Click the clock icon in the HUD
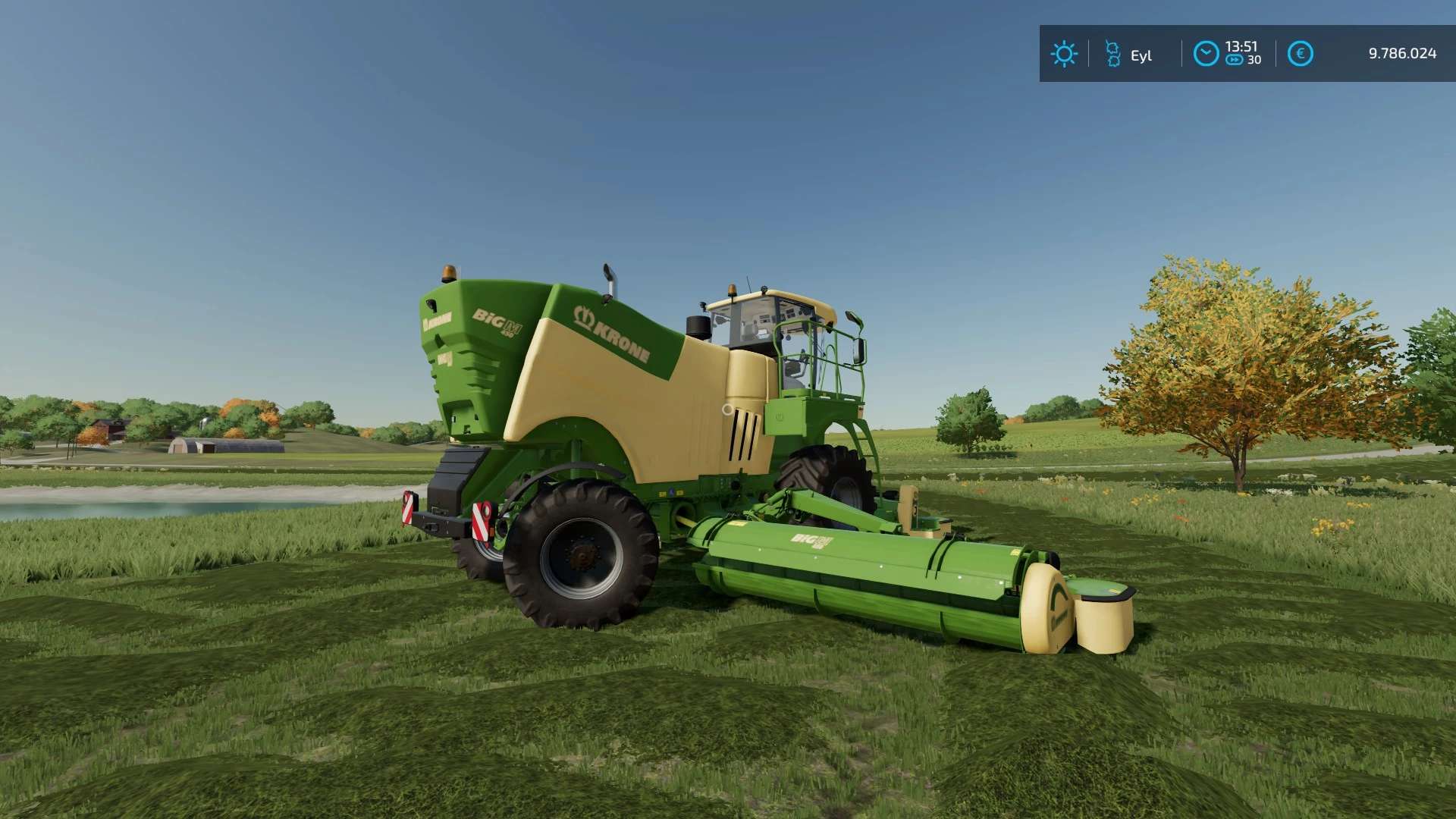Image resolution: width=1456 pixels, height=819 pixels. click(x=1206, y=54)
